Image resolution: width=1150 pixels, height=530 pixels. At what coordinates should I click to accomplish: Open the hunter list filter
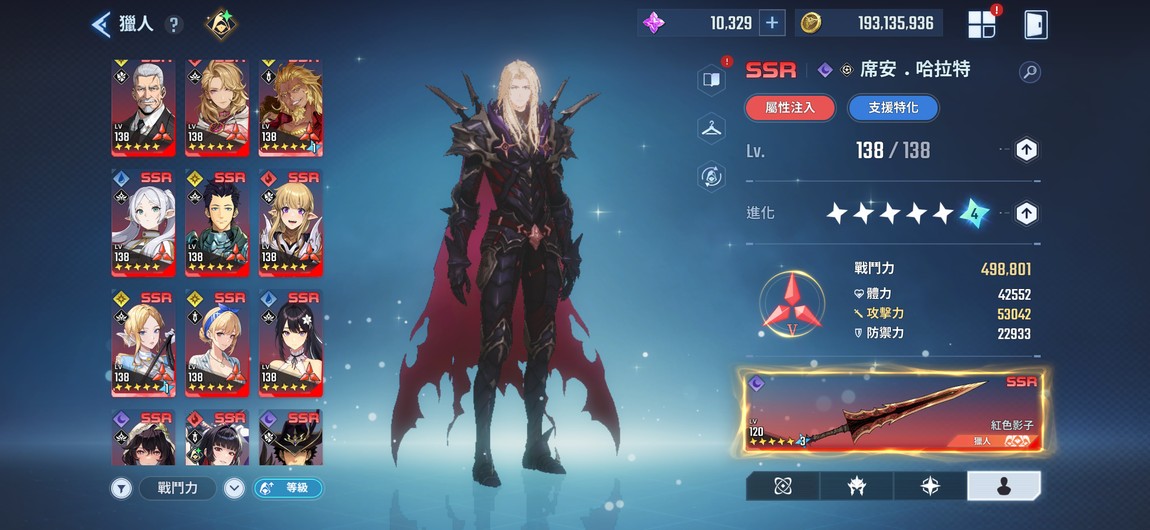point(121,488)
